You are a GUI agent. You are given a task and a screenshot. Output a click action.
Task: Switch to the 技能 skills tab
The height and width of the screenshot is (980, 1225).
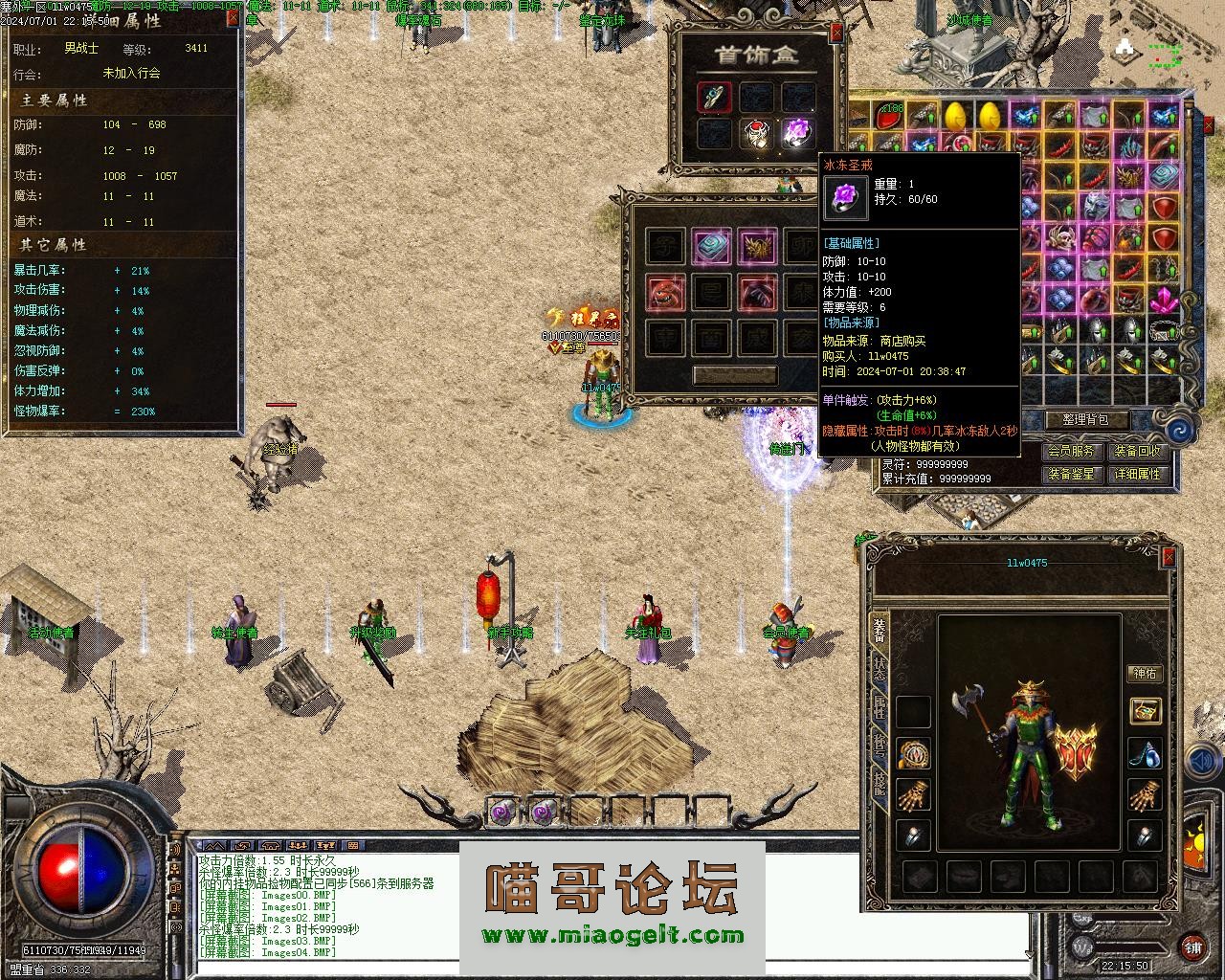879,783
